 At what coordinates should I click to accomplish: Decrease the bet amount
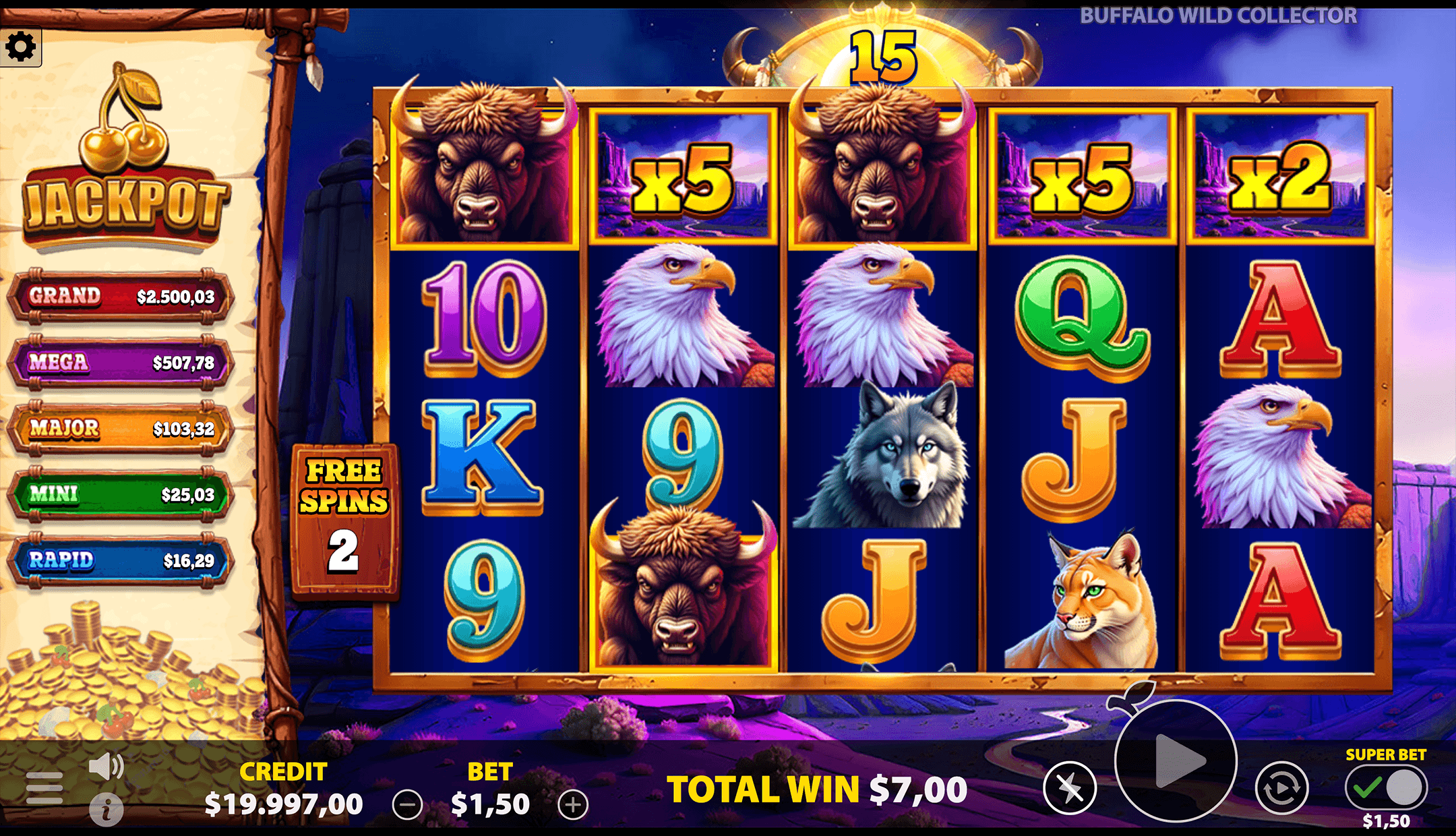[x=407, y=805]
